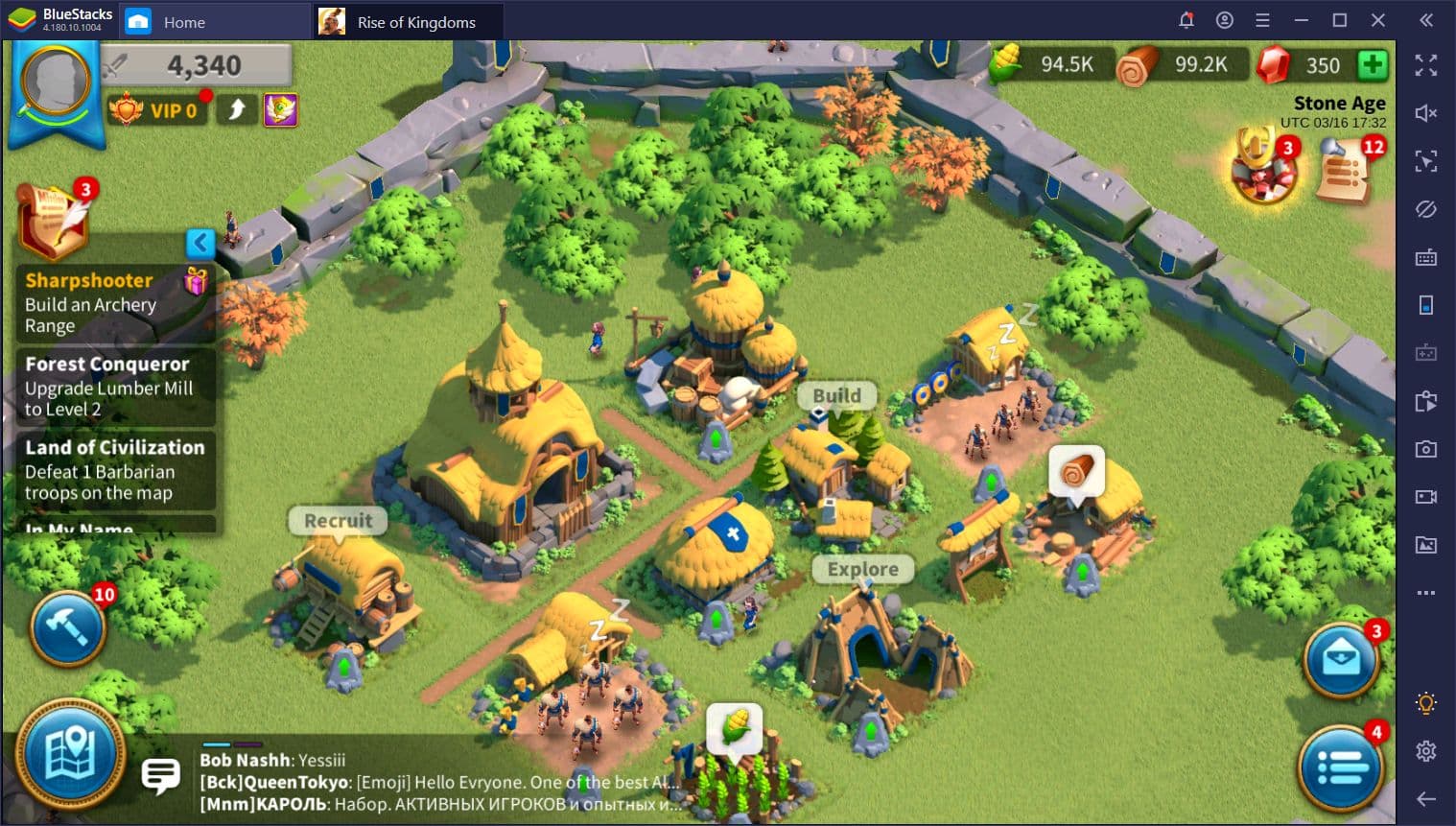Viewport: 1456px width, 826px height.
Task: Take a screenshot with the BlueStacks camera icon
Action: 1426,448
